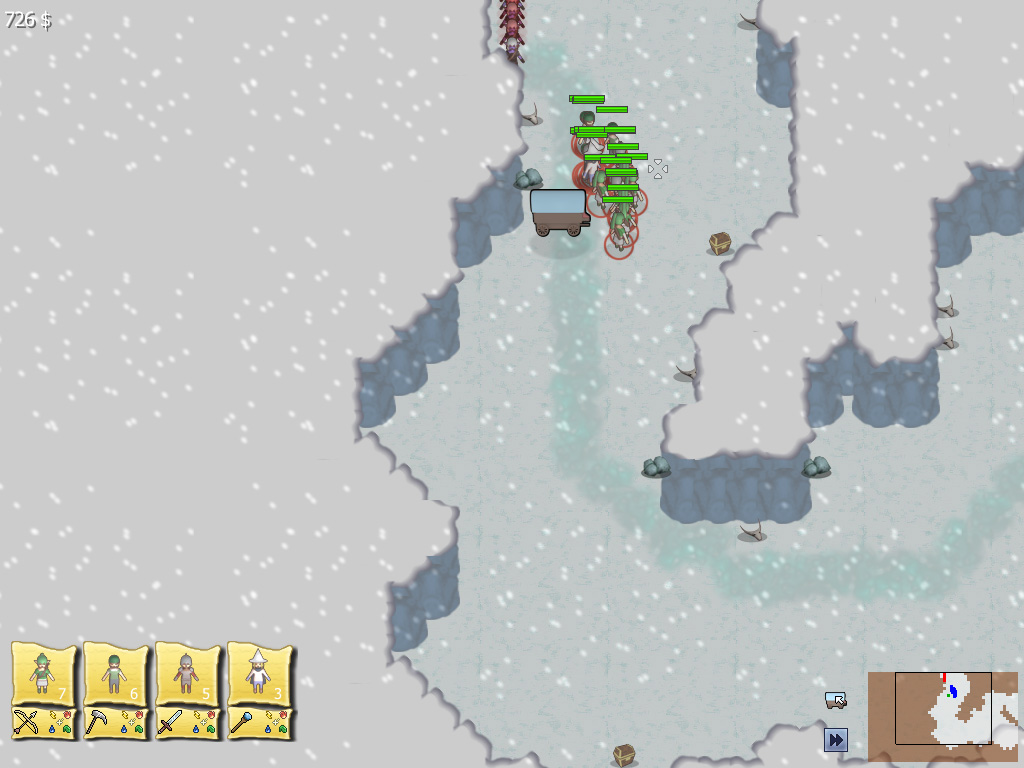1024x768 pixels.
Task: Toggle fast-forward game speed
Action: [x=835, y=740]
